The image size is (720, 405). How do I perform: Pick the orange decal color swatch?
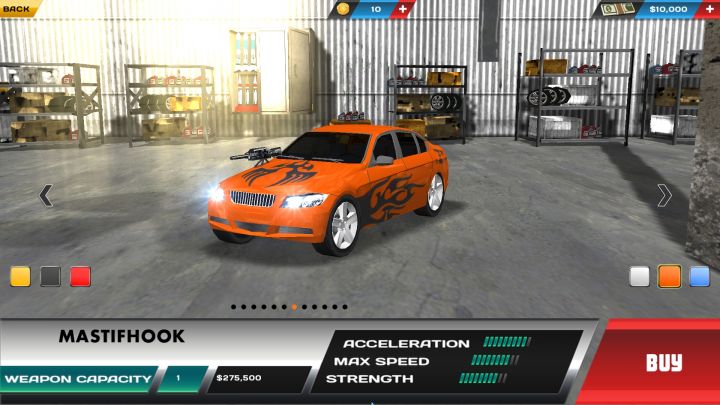pyautogui.click(x=670, y=277)
